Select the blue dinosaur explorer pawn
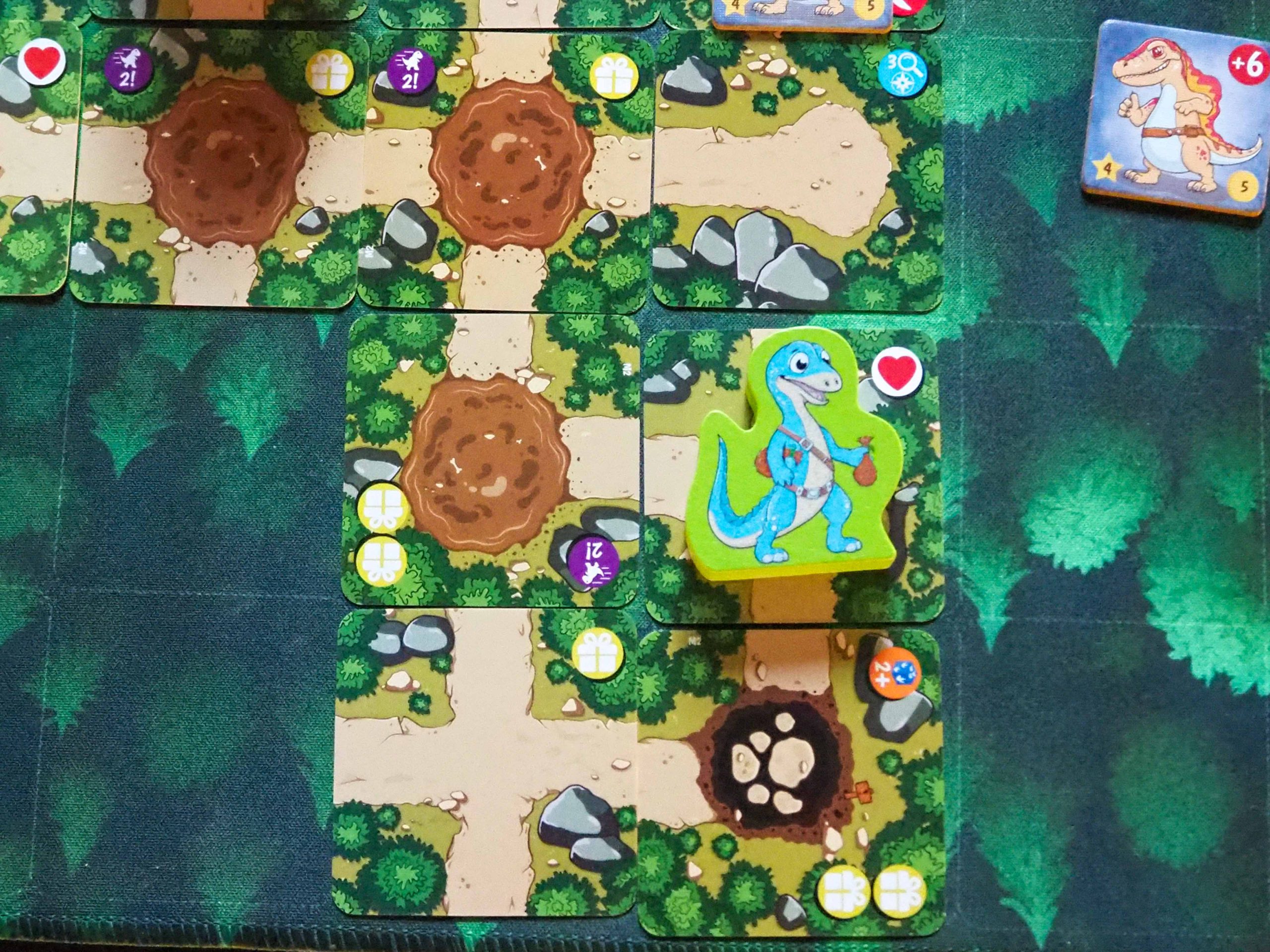 coord(794,459)
